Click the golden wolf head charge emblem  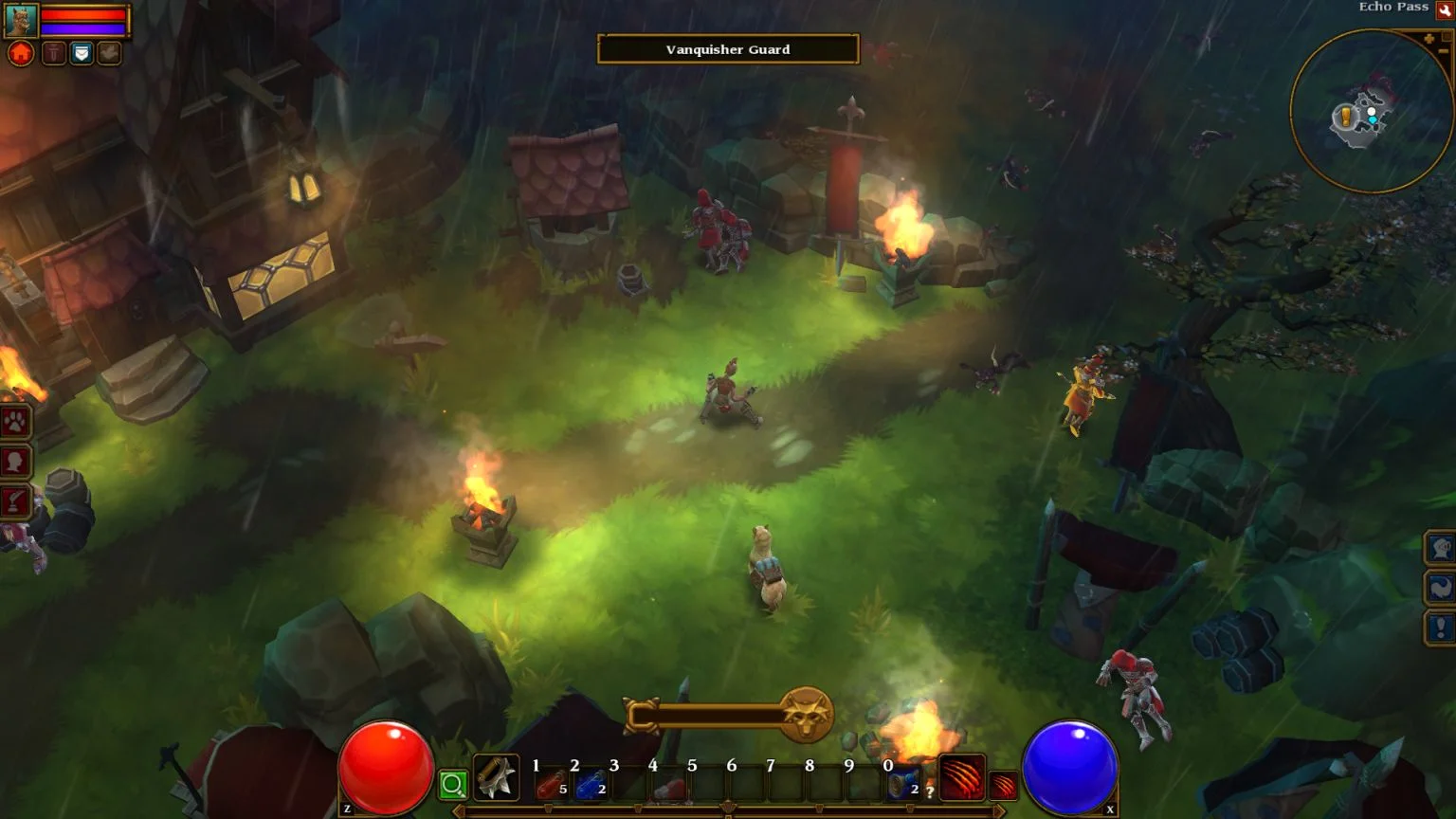[x=807, y=714]
